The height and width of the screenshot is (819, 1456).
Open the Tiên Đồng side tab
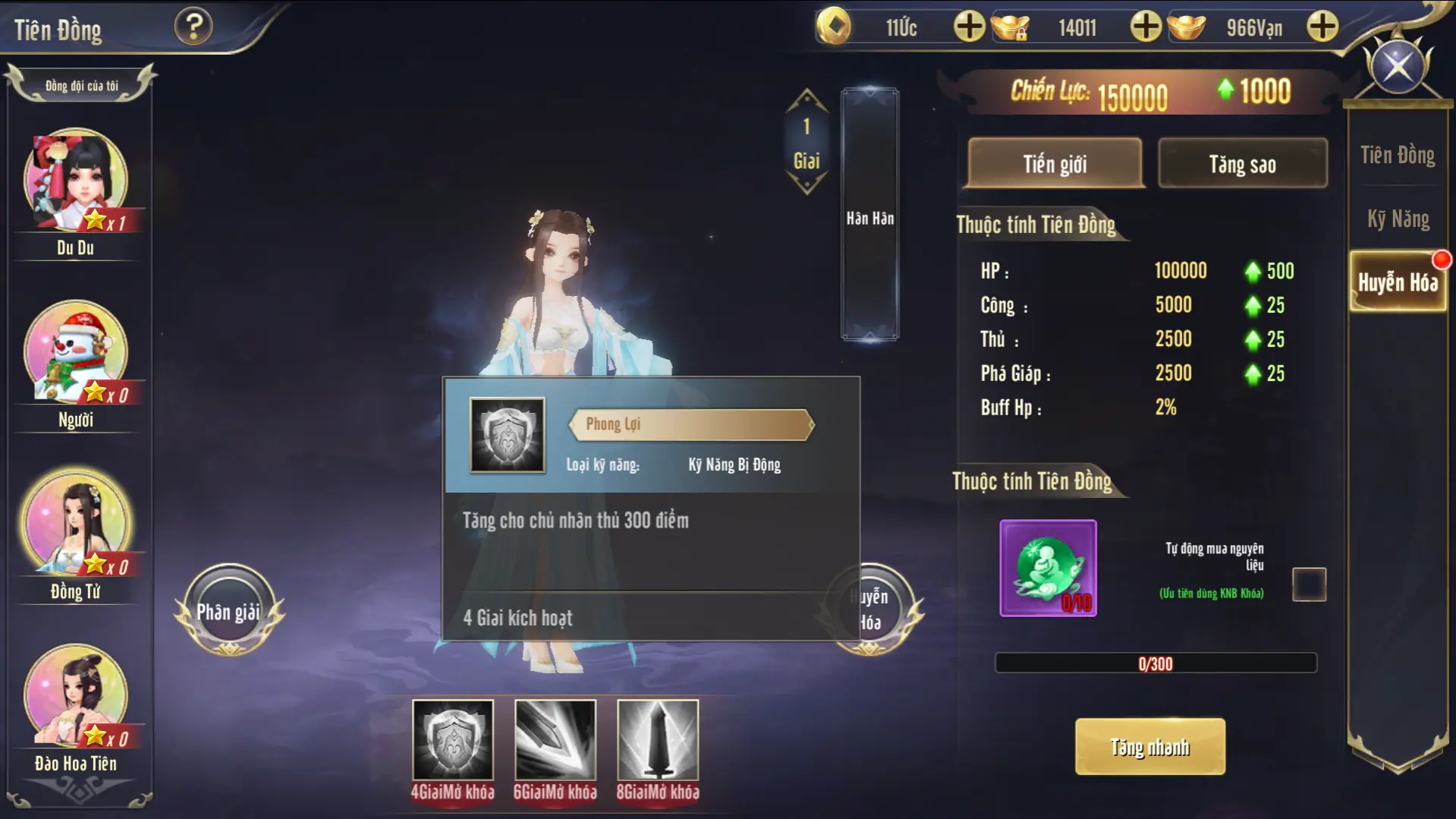pyautogui.click(x=1397, y=156)
